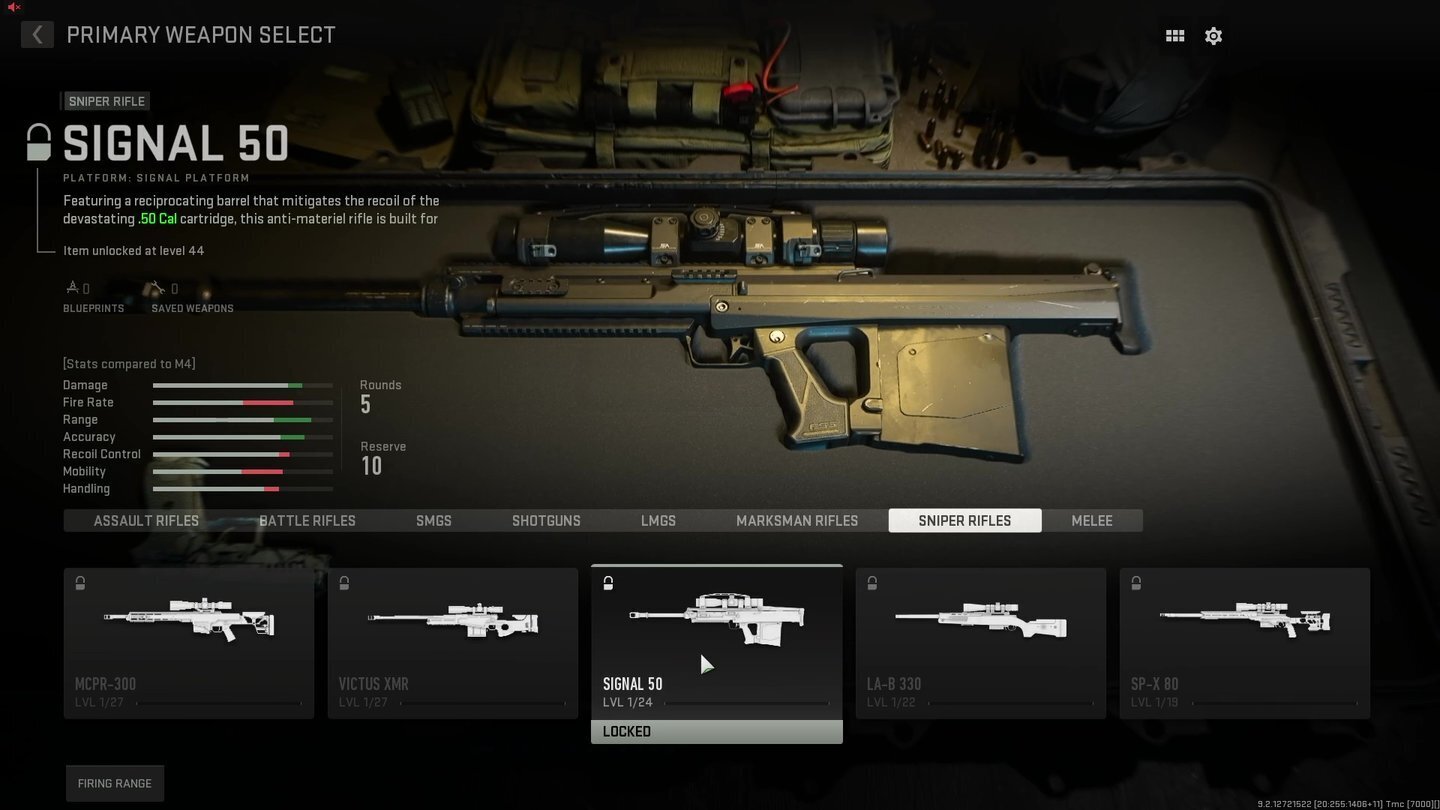Open the Firing Range
The width and height of the screenshot is (1440, 810).
point(114,783)
